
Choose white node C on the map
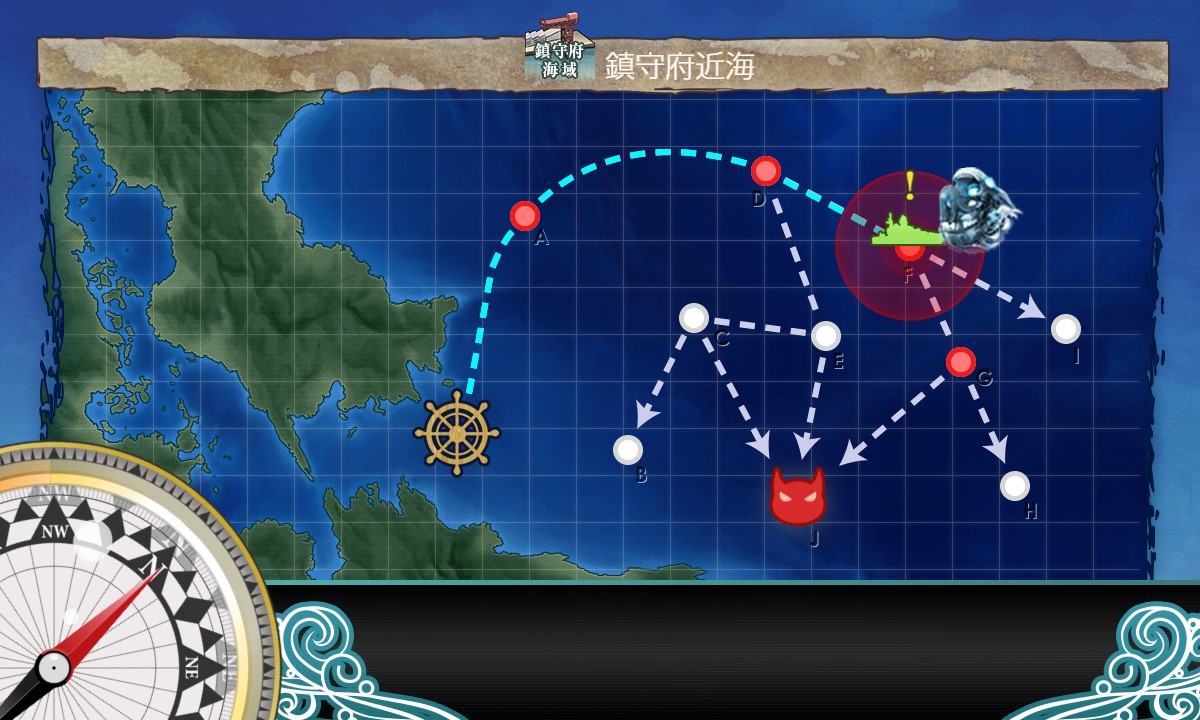tap(694, 318)
